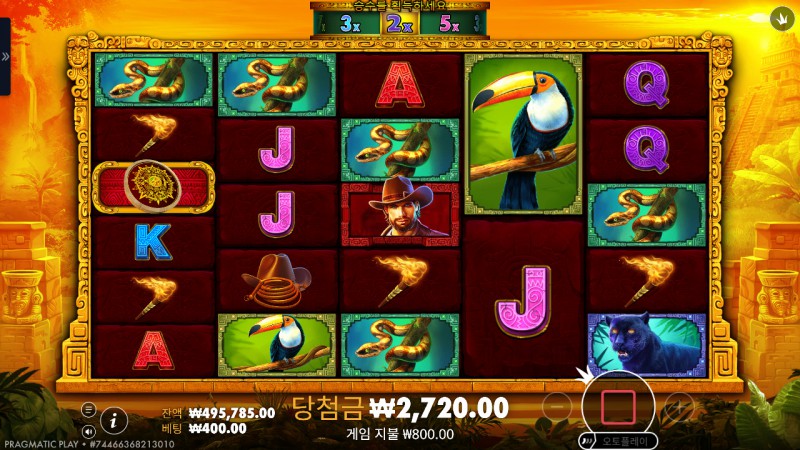The image size is (800, 450).
Task: Click the crown icon in the top corner
Action: [x=780, y=18]
